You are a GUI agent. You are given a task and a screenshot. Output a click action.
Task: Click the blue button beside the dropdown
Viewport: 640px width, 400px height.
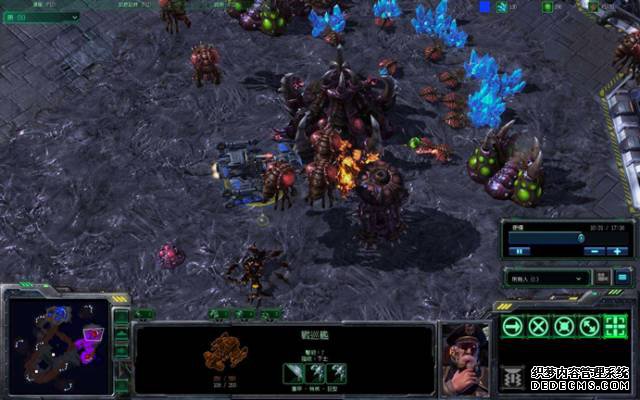[x=621, y=277]
